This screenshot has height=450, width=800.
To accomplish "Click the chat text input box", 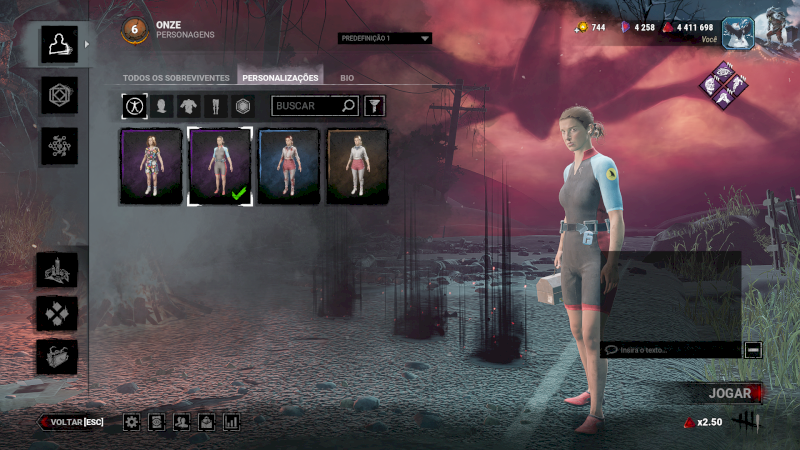I will pyautogui.click(x=672, y=350).
